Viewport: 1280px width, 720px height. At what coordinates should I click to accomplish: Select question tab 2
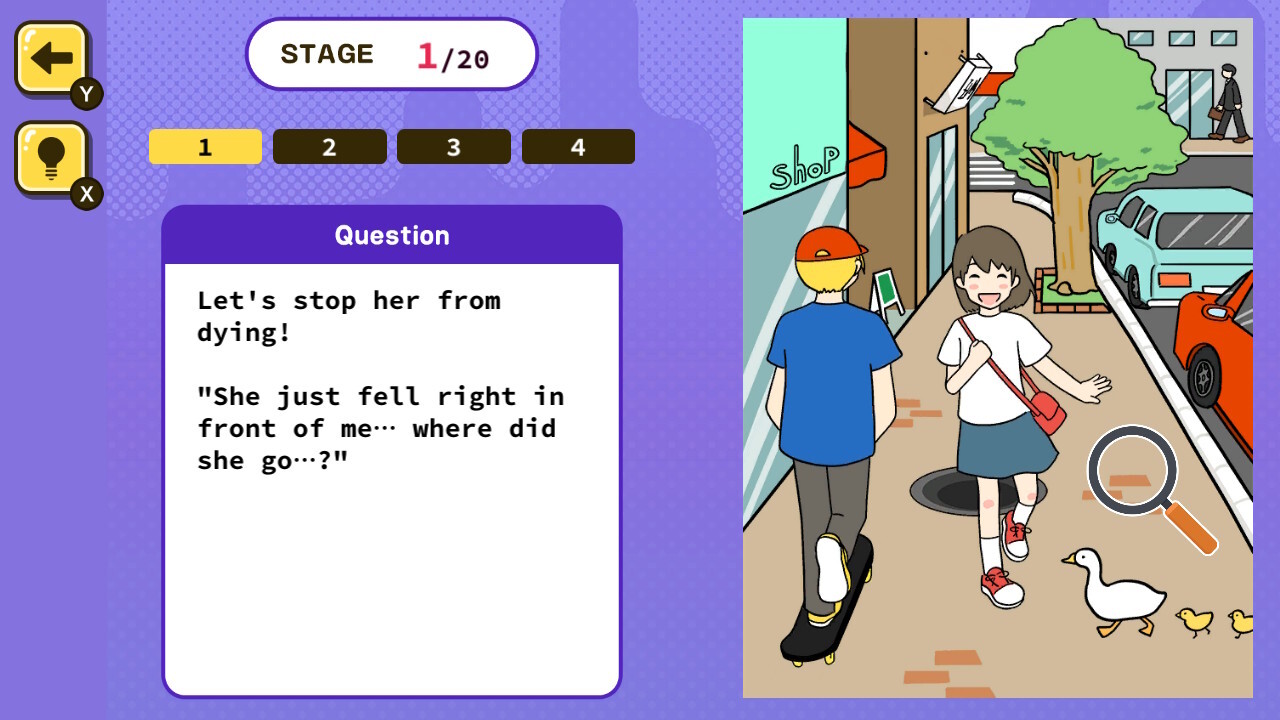[329, 146]
